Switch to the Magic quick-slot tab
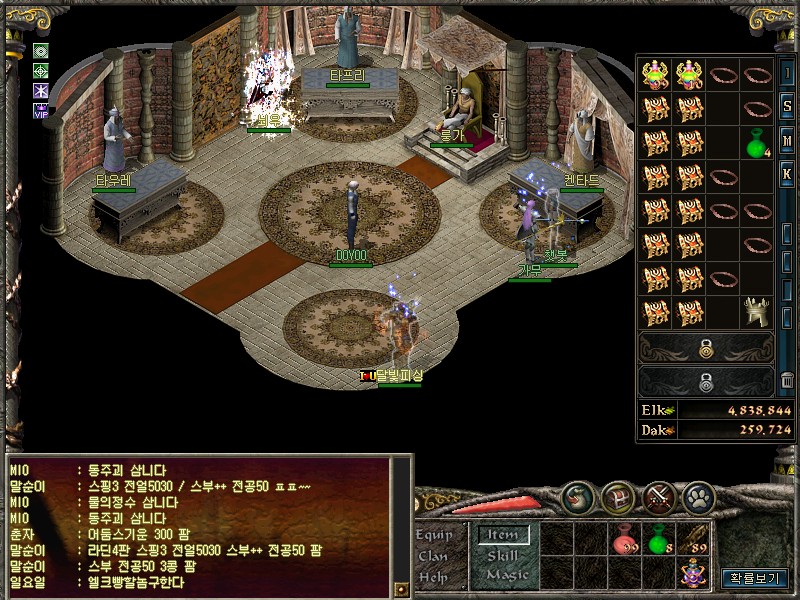This screenshot has width=800, height=600. pyautogui.click(x=506, y=575)
